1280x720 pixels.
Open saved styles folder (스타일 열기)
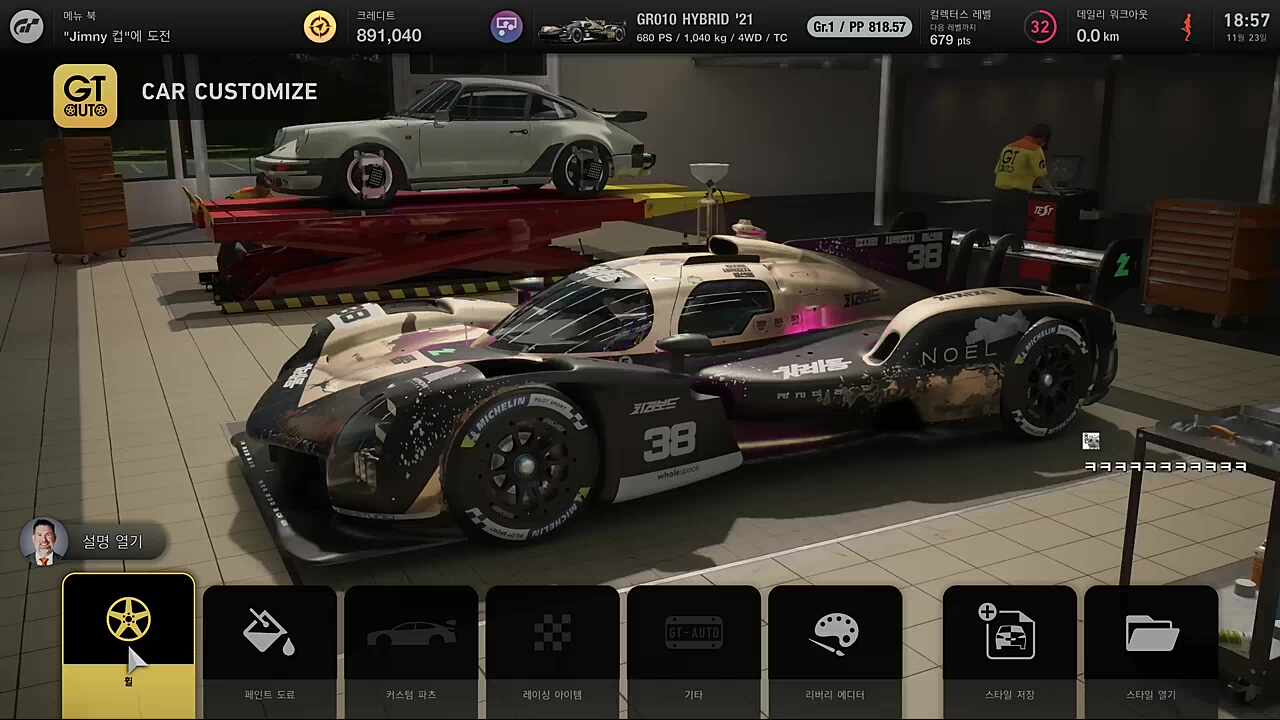(x=1151, y=645)
